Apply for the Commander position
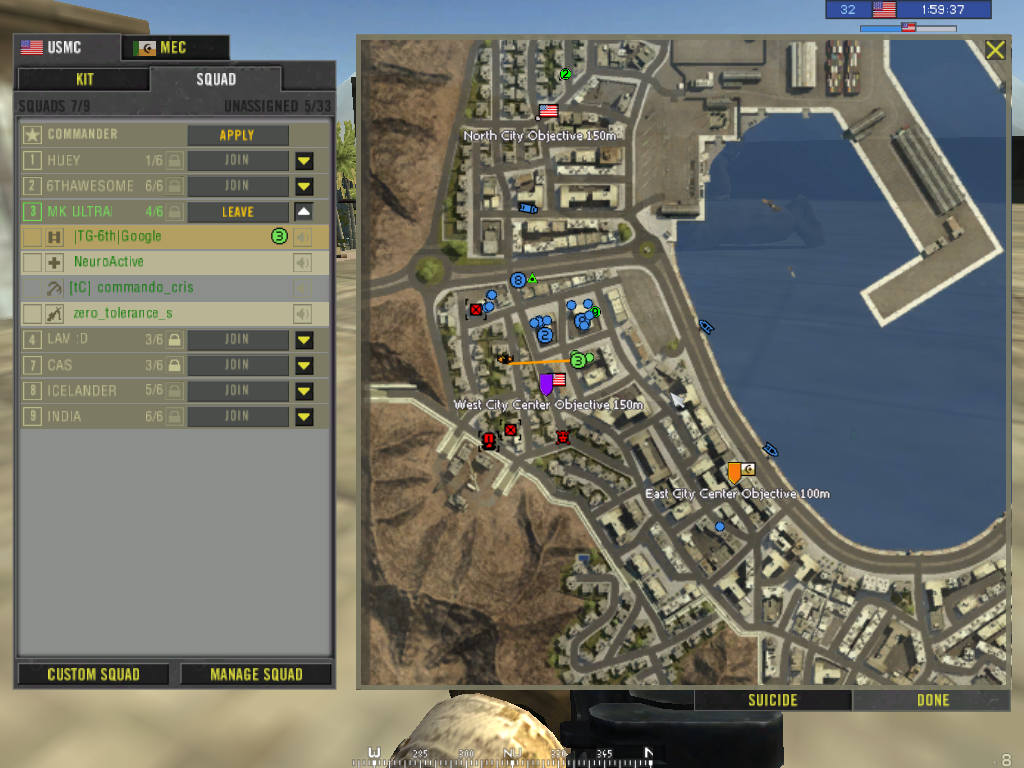This screenshot has width=1024, height=768. (x=237, y=135)
